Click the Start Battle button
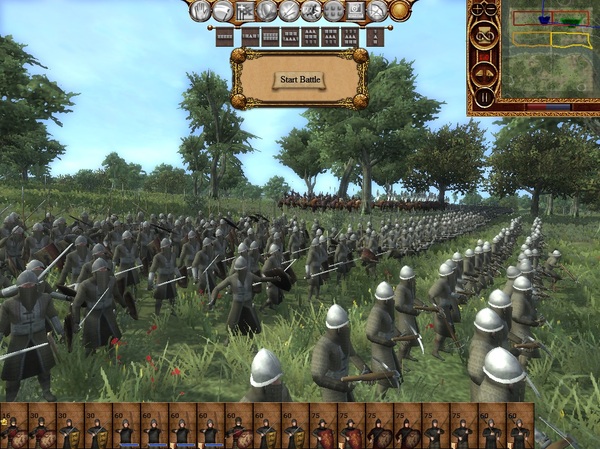This screenshot has width=600, height=449. tap(299, 79)
